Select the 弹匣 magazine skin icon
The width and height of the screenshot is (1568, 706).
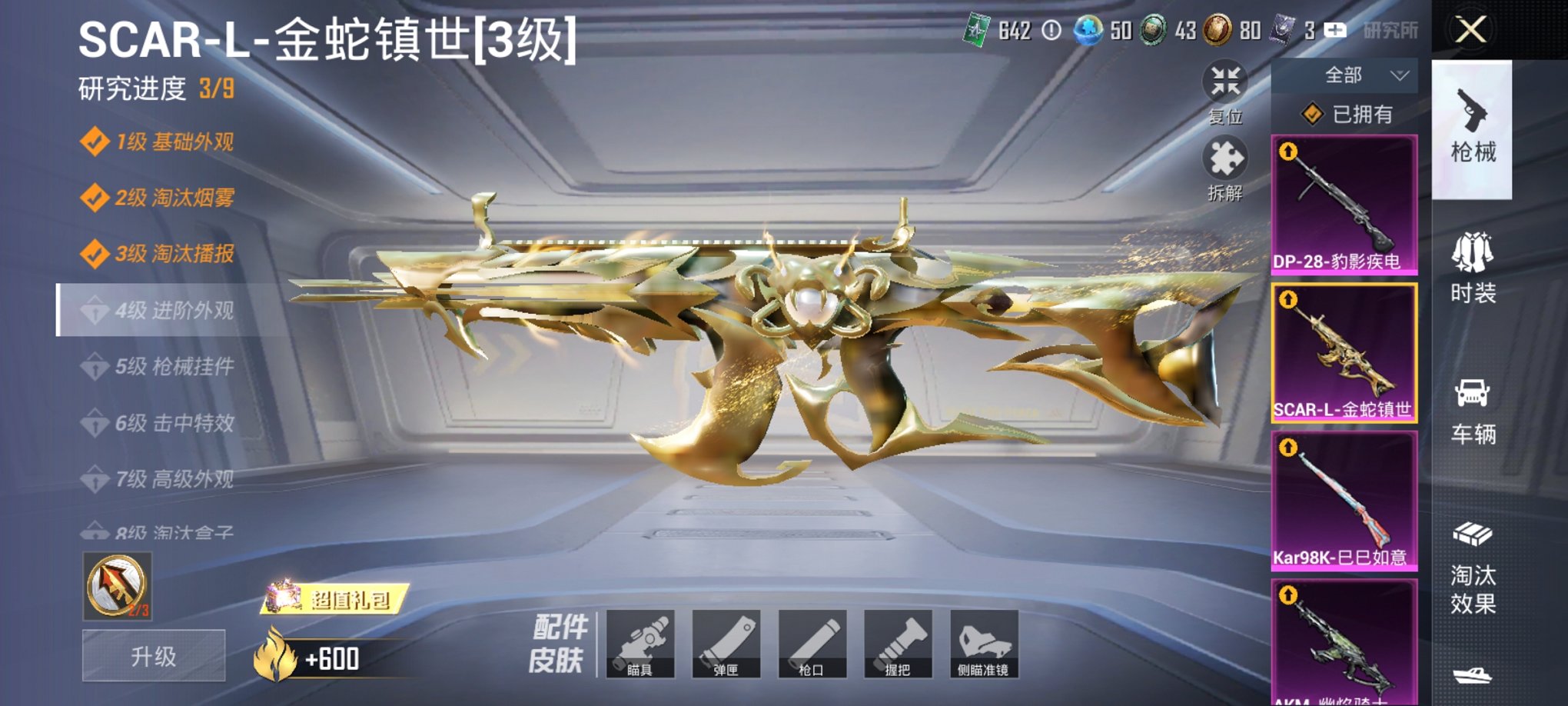729,646
